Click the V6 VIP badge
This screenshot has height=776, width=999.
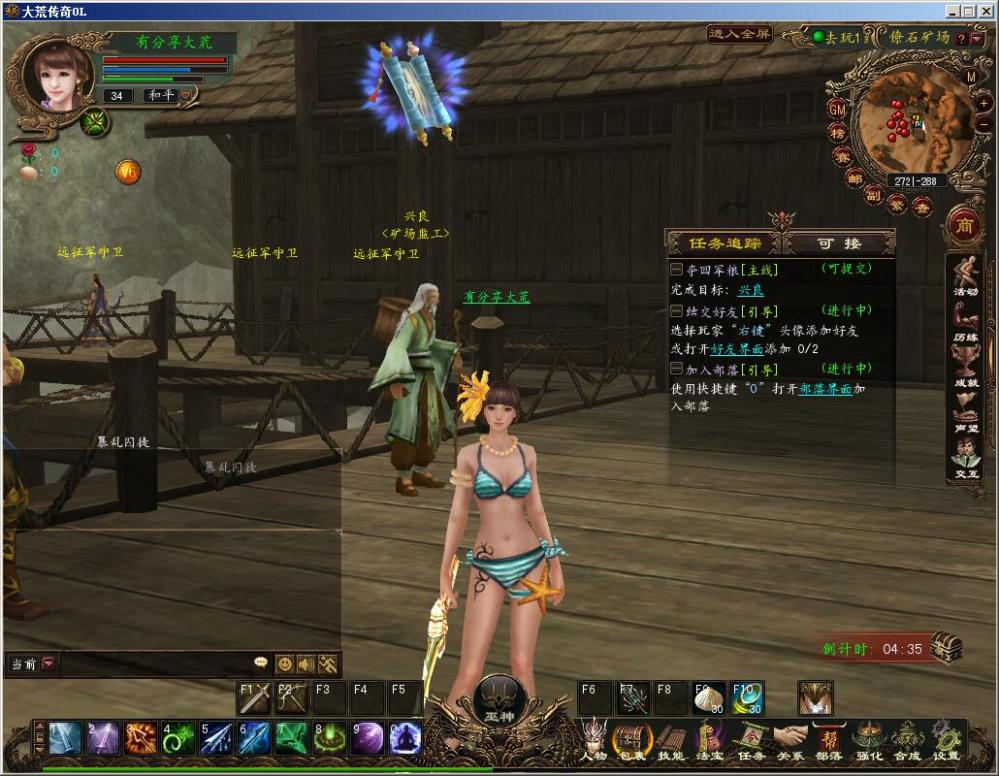coord(128,171)
